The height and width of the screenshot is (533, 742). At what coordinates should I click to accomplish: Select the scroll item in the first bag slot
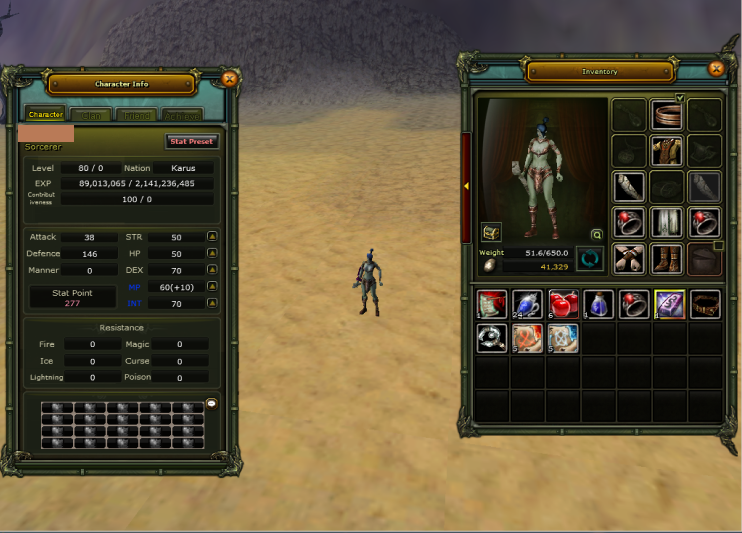(492, 304)
